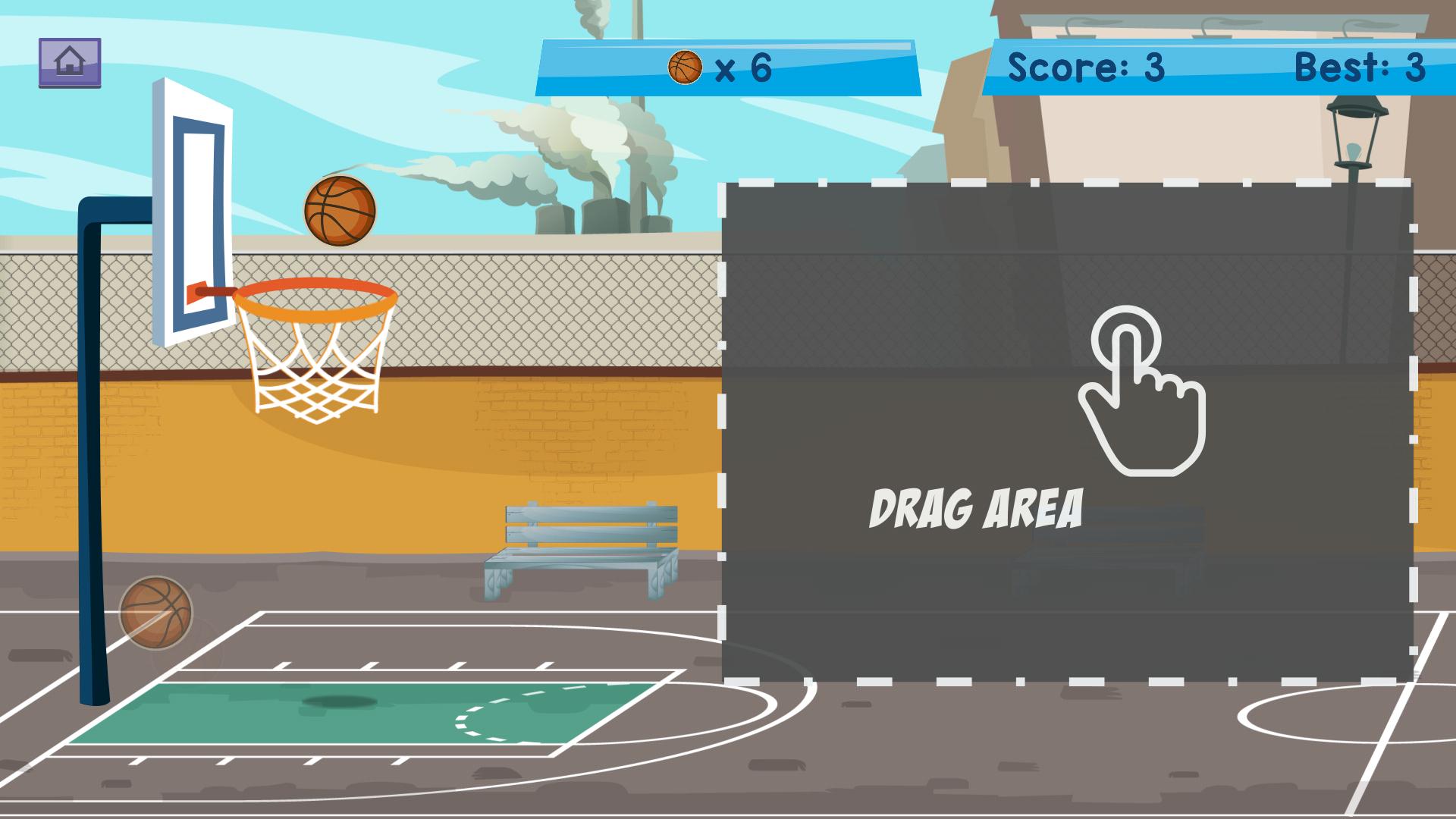1456x819 pixels.
Task: Select the basketball icon in the ball counter
Action: tap(685, 67)
